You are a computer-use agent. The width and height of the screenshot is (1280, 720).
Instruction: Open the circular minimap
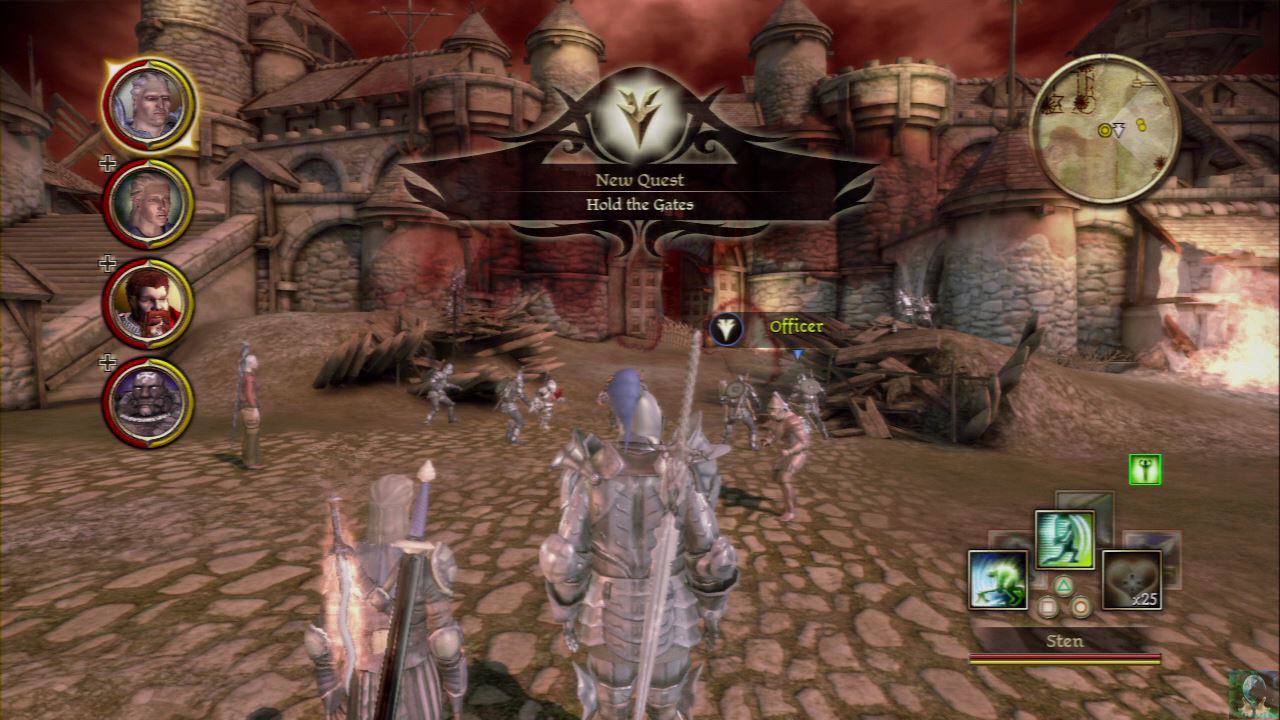(1105, 129)
